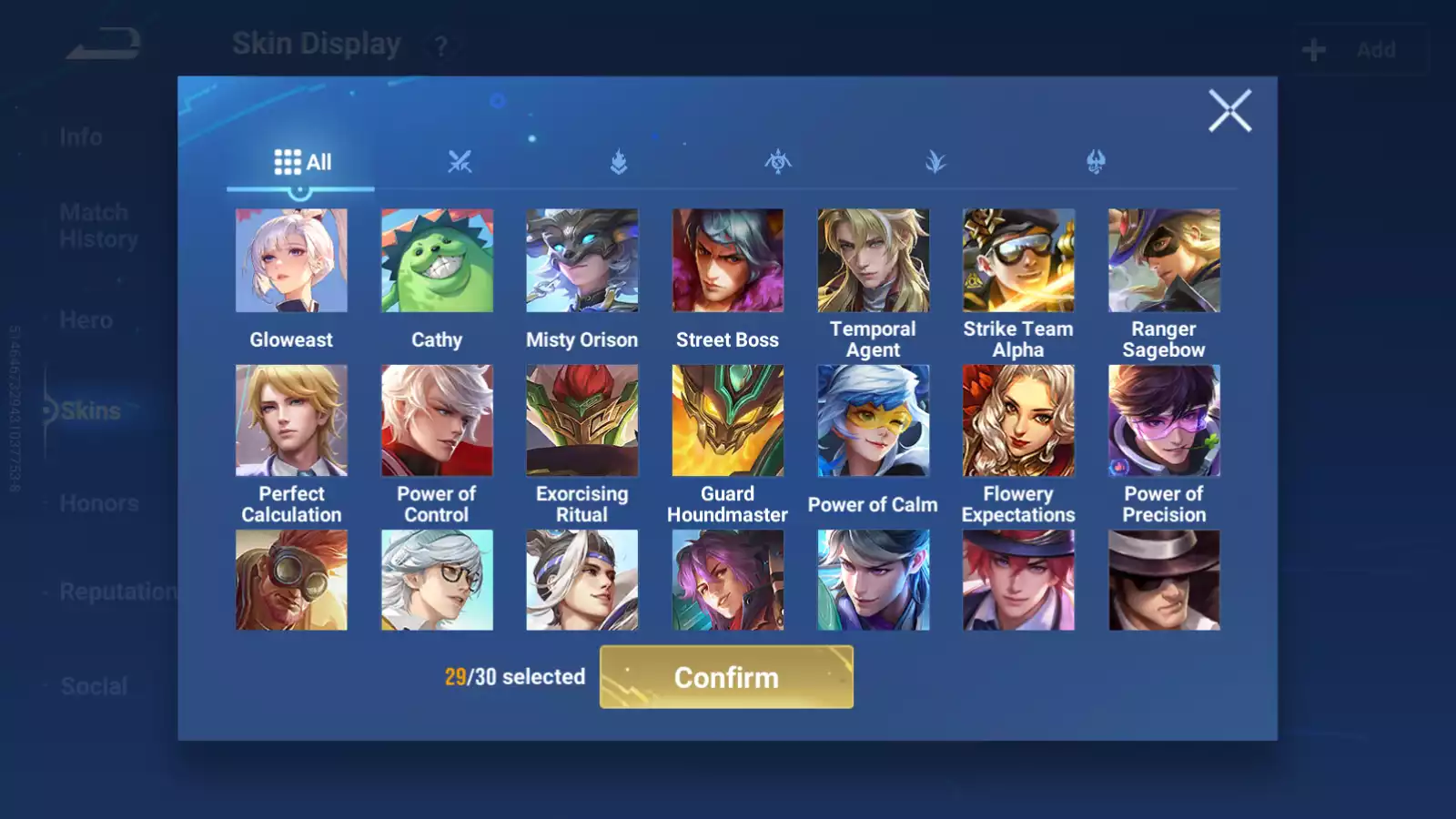
Task: Switch to the All skins tab
Action: [302, 163]
